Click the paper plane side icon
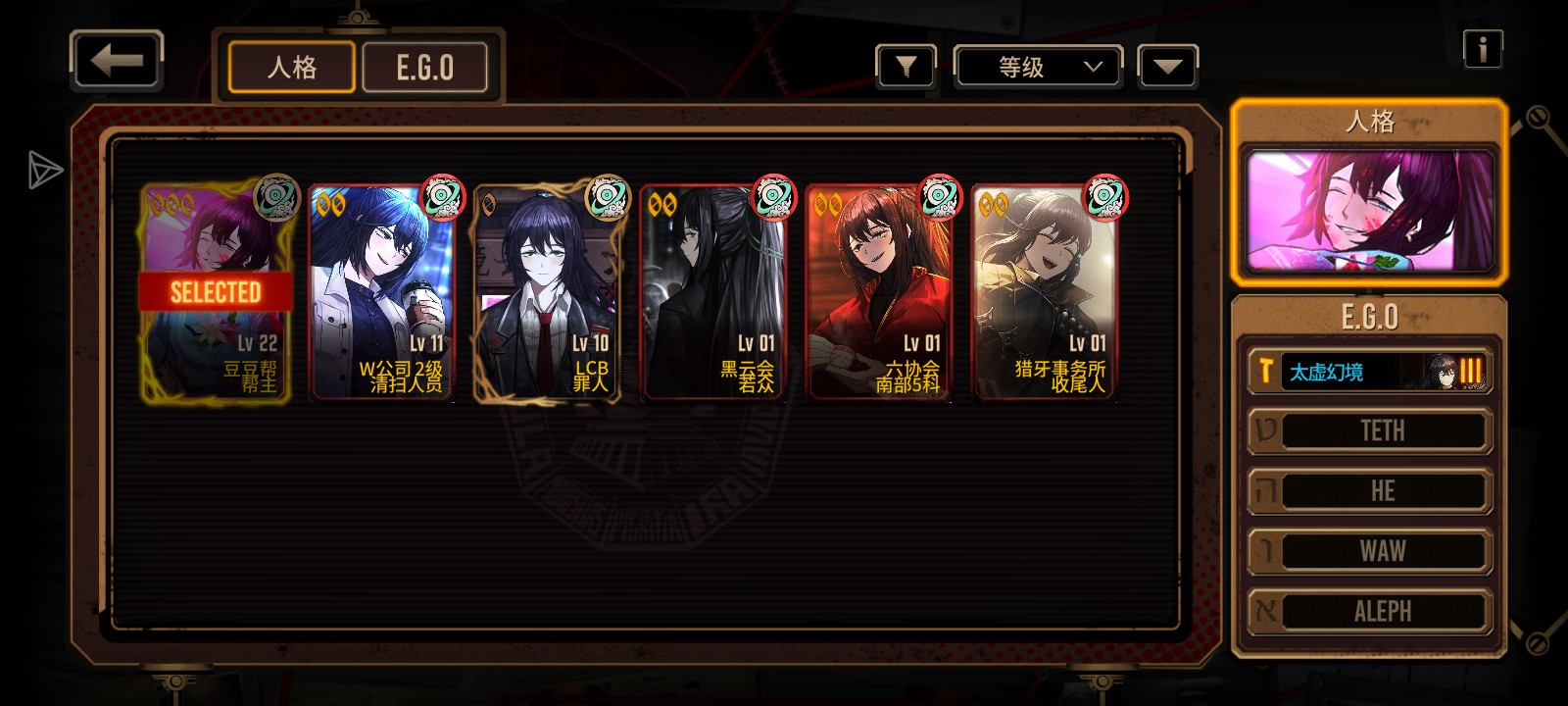Image resolution: width=1568 pixels, height=706 pixels. point(44,170)
